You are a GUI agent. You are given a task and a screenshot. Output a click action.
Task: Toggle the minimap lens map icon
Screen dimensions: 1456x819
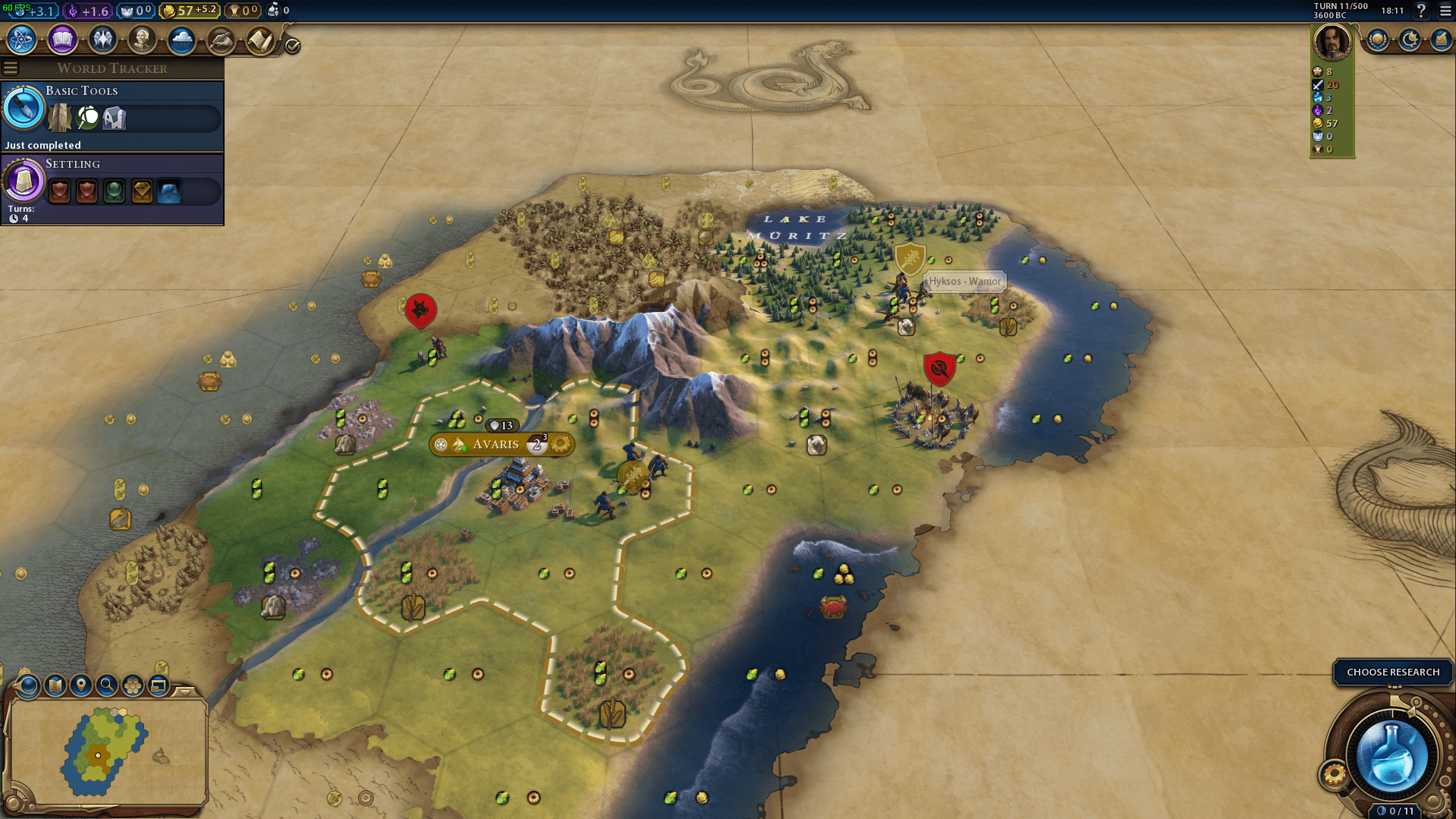[x=55, y=685]
